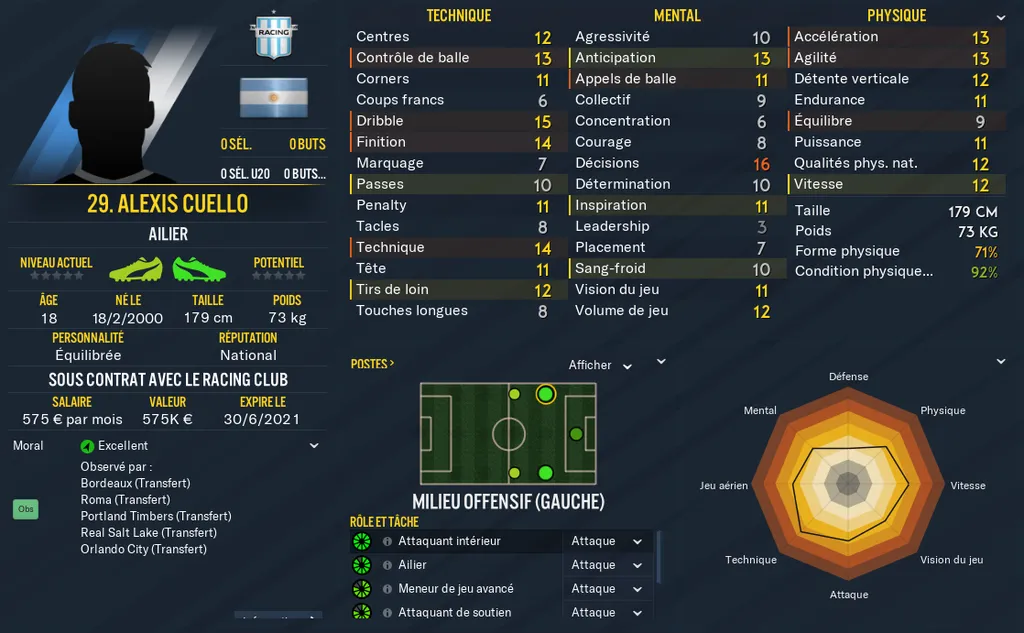Expand the Moral Excellent dropdown arrow
This screenshot has width=1024, height=633.
click(x=314, y=446)
